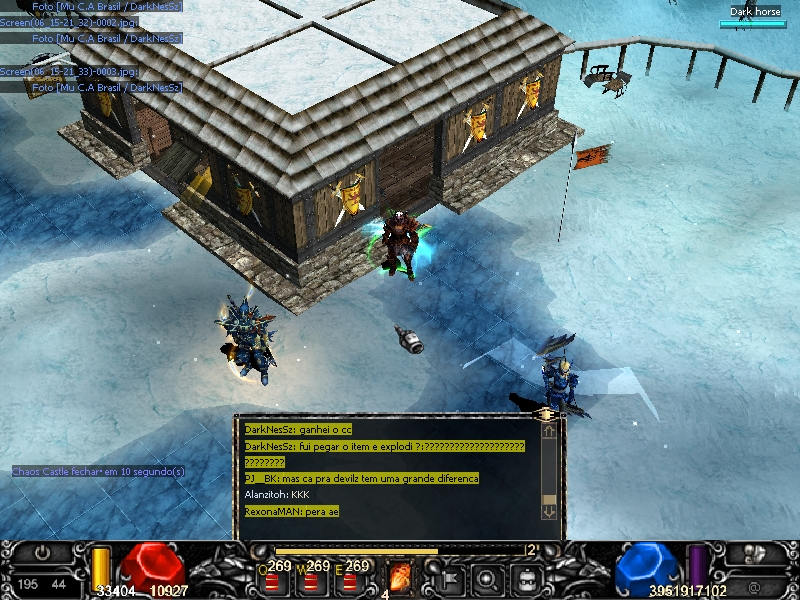Click the Dark horse pet status panel
Screen dimensions: 800x600
pos(754,17)
